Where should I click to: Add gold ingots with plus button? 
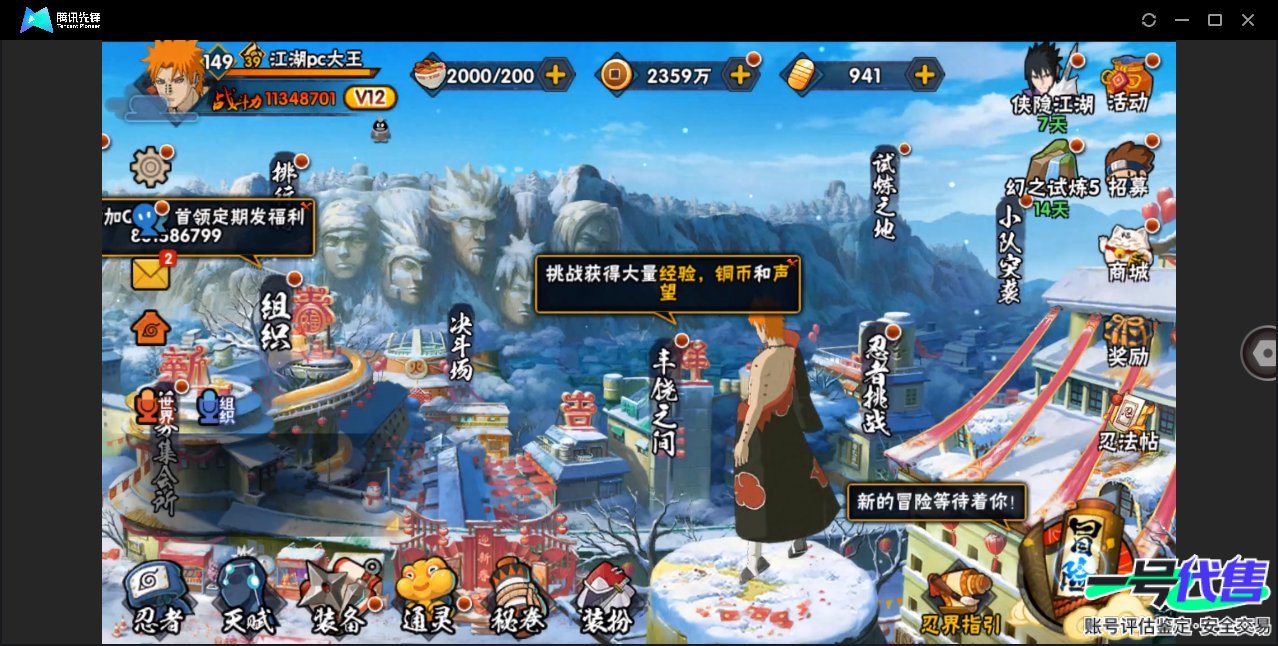point(925,74)
